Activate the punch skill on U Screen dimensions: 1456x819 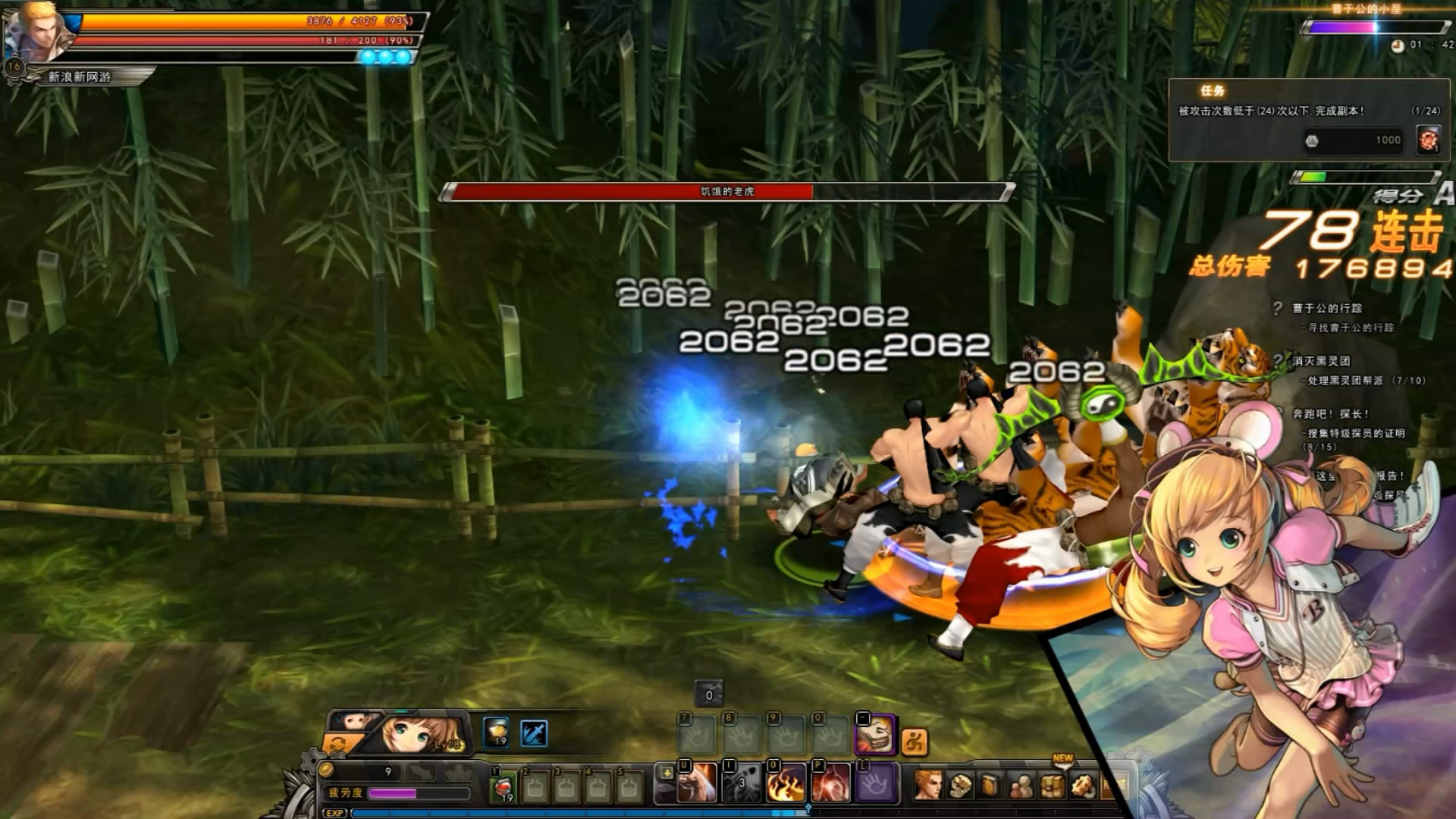coord(696,783)
